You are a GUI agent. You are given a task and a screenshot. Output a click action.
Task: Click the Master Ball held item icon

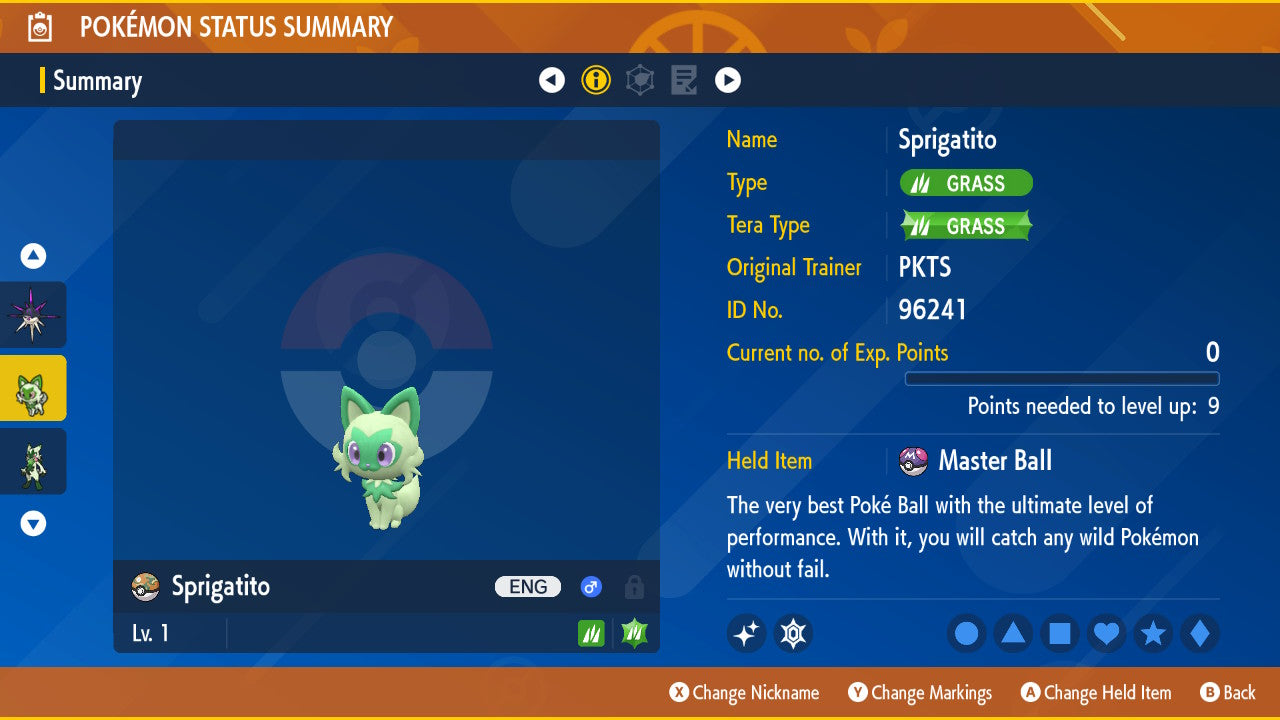pyautogui.click(x=911, y=461)
